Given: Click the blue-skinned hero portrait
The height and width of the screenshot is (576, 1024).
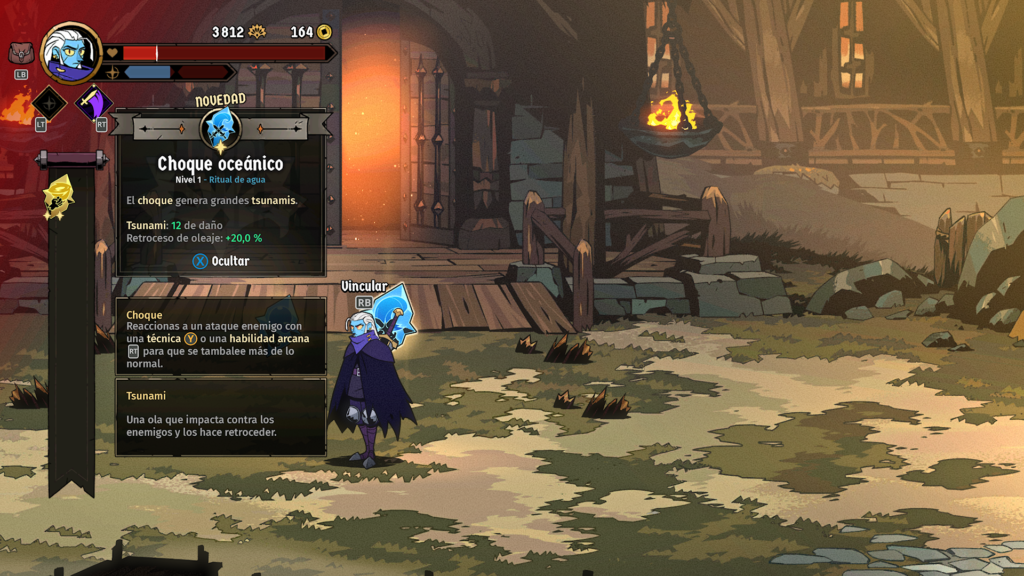Looking at the screenshot, I should (x=71, y=52).
